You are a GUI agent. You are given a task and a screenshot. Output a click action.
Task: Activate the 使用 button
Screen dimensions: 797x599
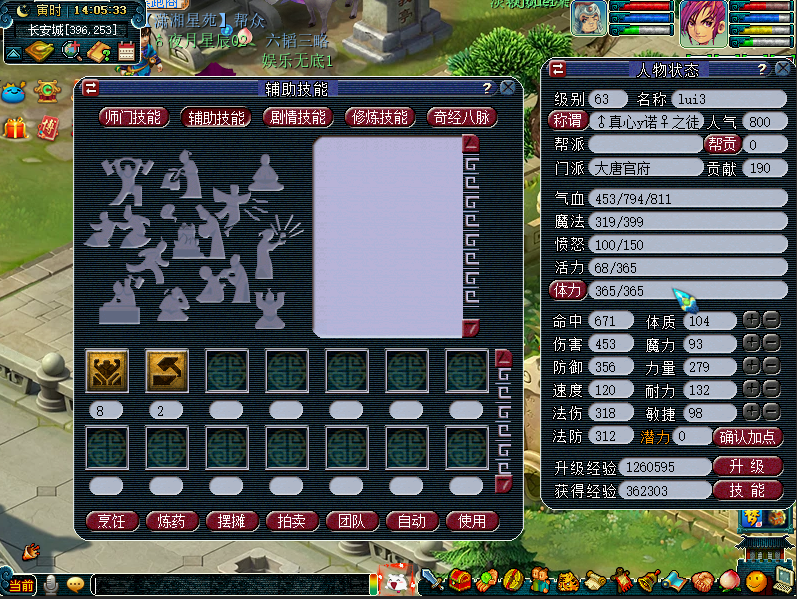(x=471, y=521)
